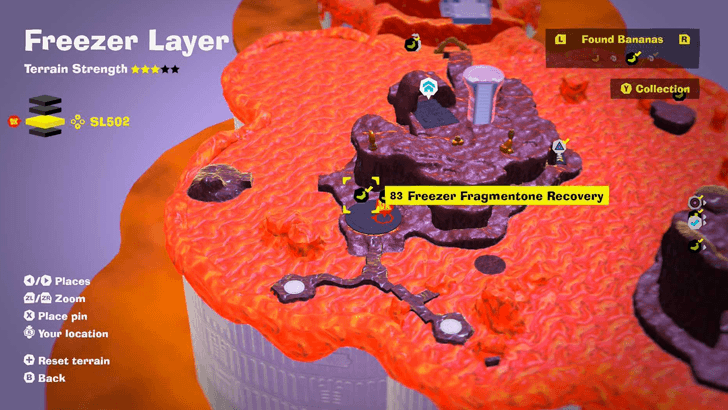
Task: Select the Freezer Fragmentone Recovery banana marker
Action: click(360, 194)
